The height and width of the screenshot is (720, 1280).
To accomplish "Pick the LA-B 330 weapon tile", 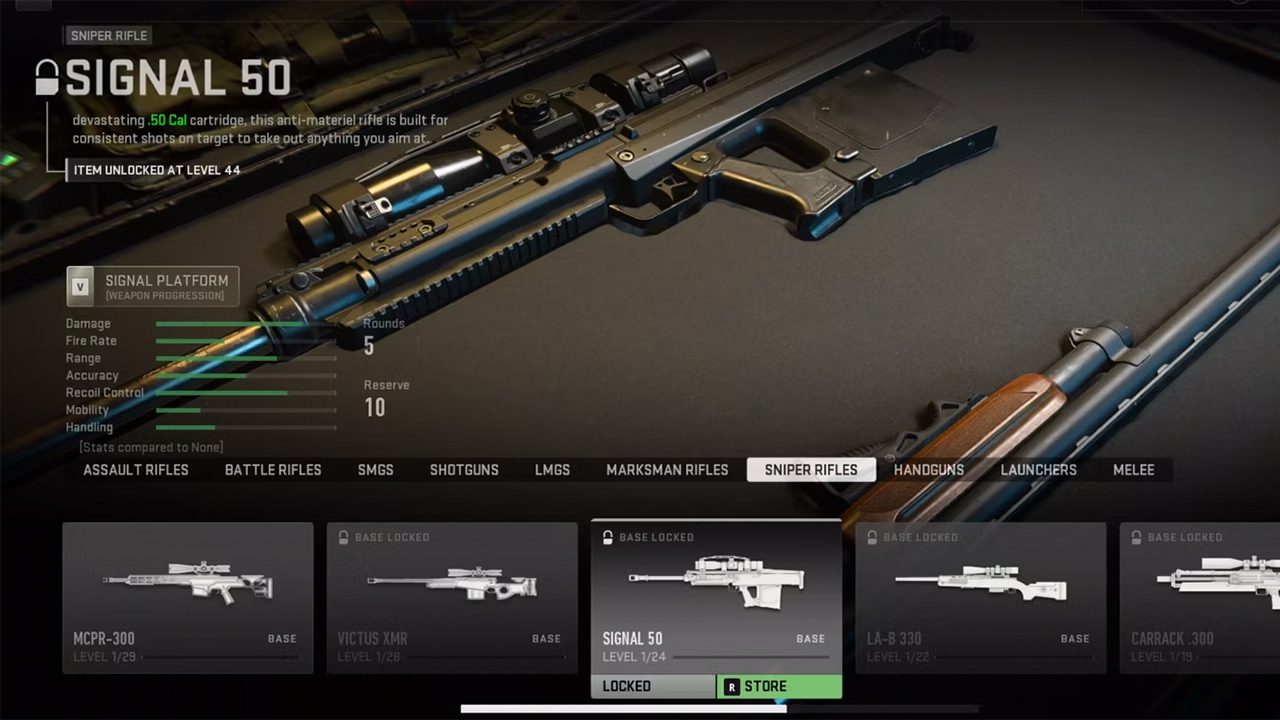I will 981,597.
